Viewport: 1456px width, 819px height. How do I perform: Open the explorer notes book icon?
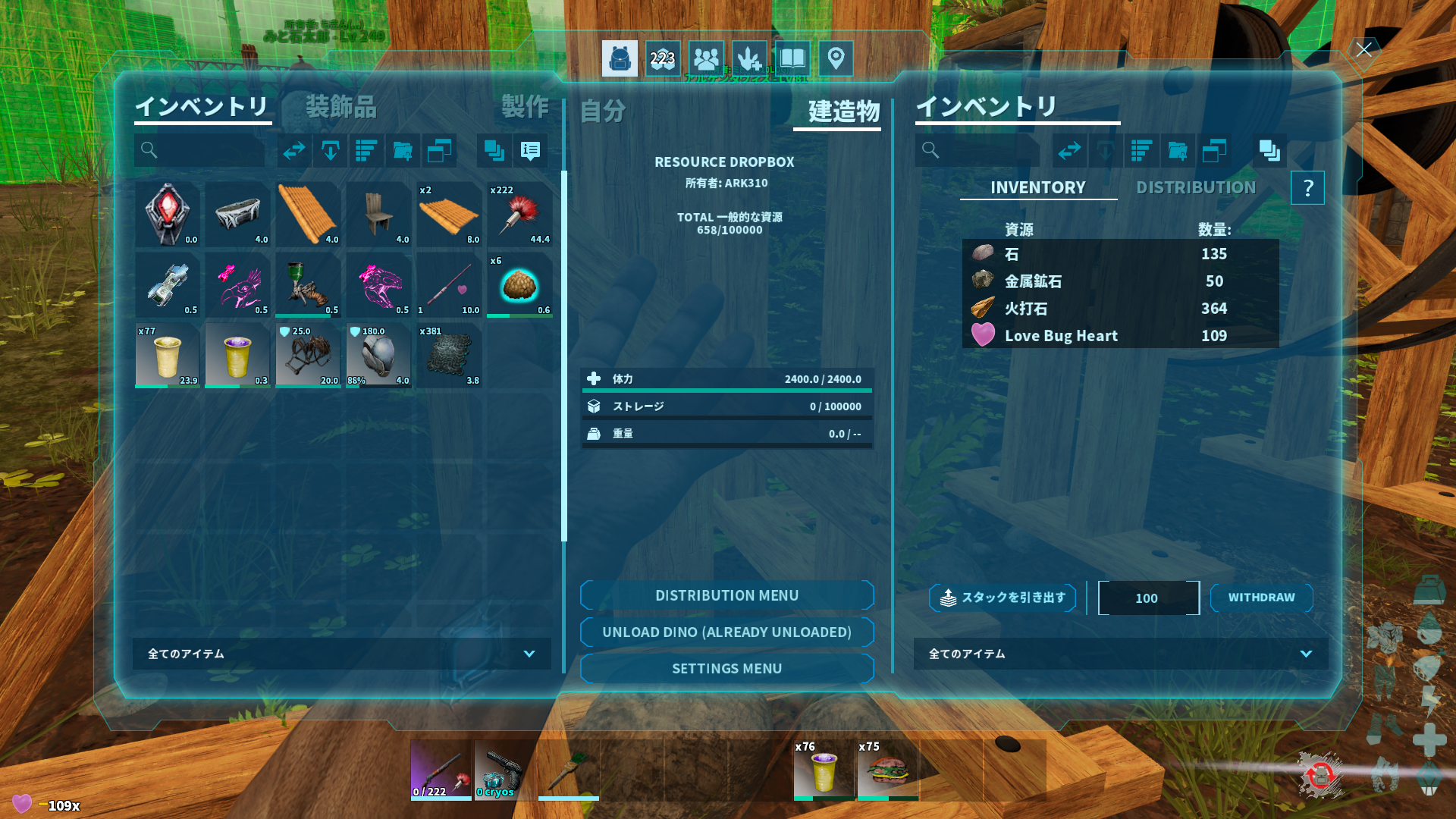coord(792,58)
